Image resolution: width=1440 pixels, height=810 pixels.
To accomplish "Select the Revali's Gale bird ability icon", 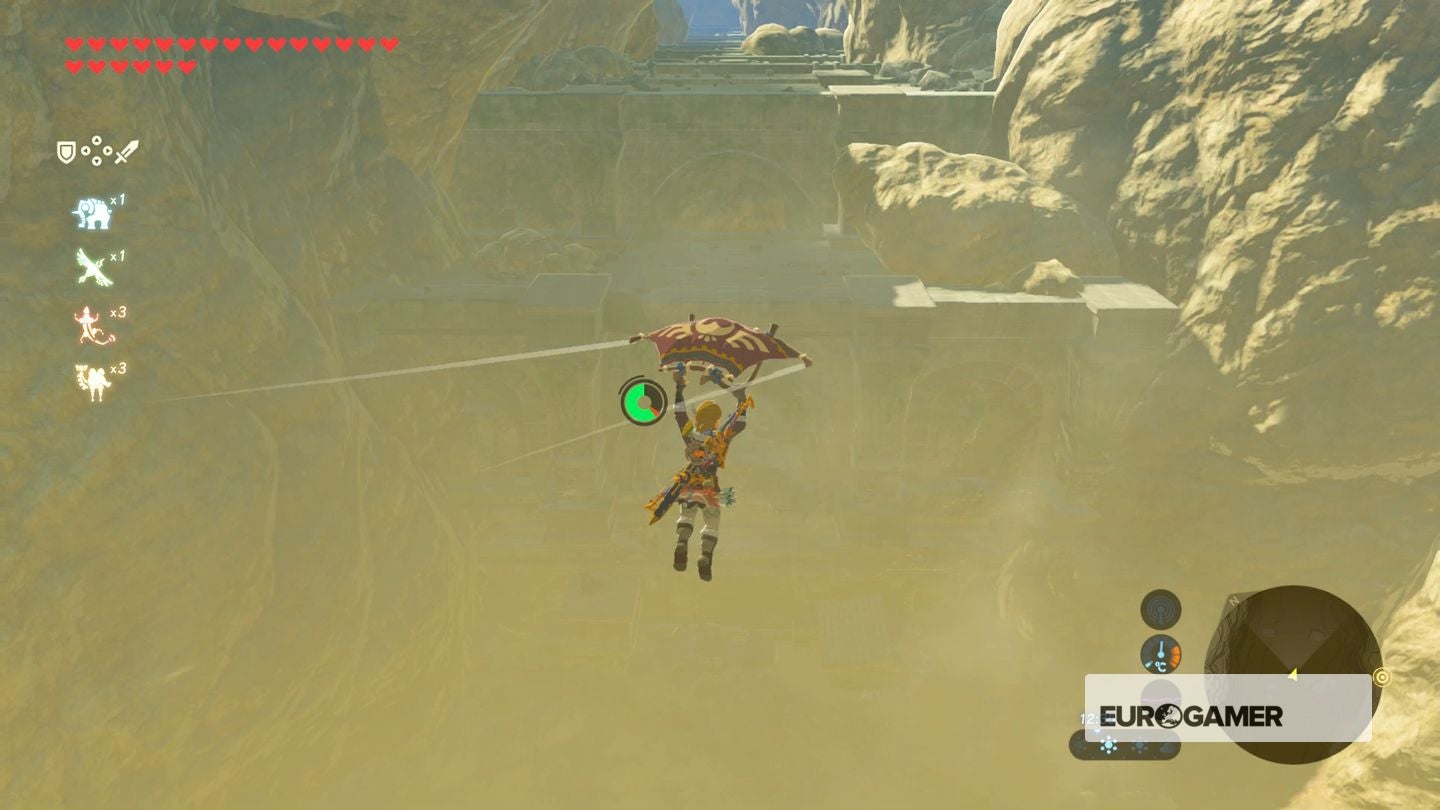I will pos(94,266).
